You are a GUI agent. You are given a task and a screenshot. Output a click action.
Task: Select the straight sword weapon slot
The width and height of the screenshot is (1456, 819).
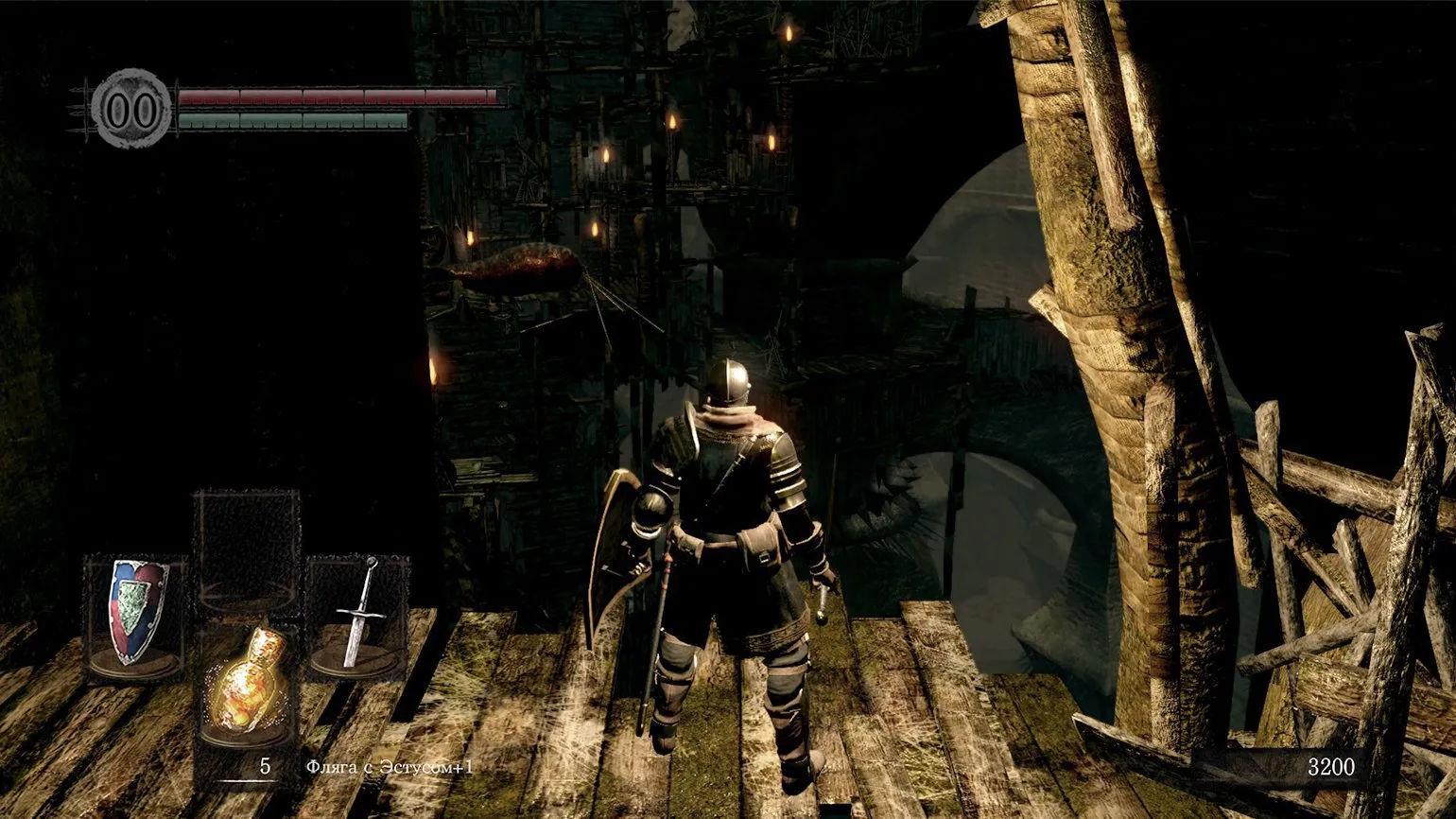pyautogui.click(x=358, y=615)
